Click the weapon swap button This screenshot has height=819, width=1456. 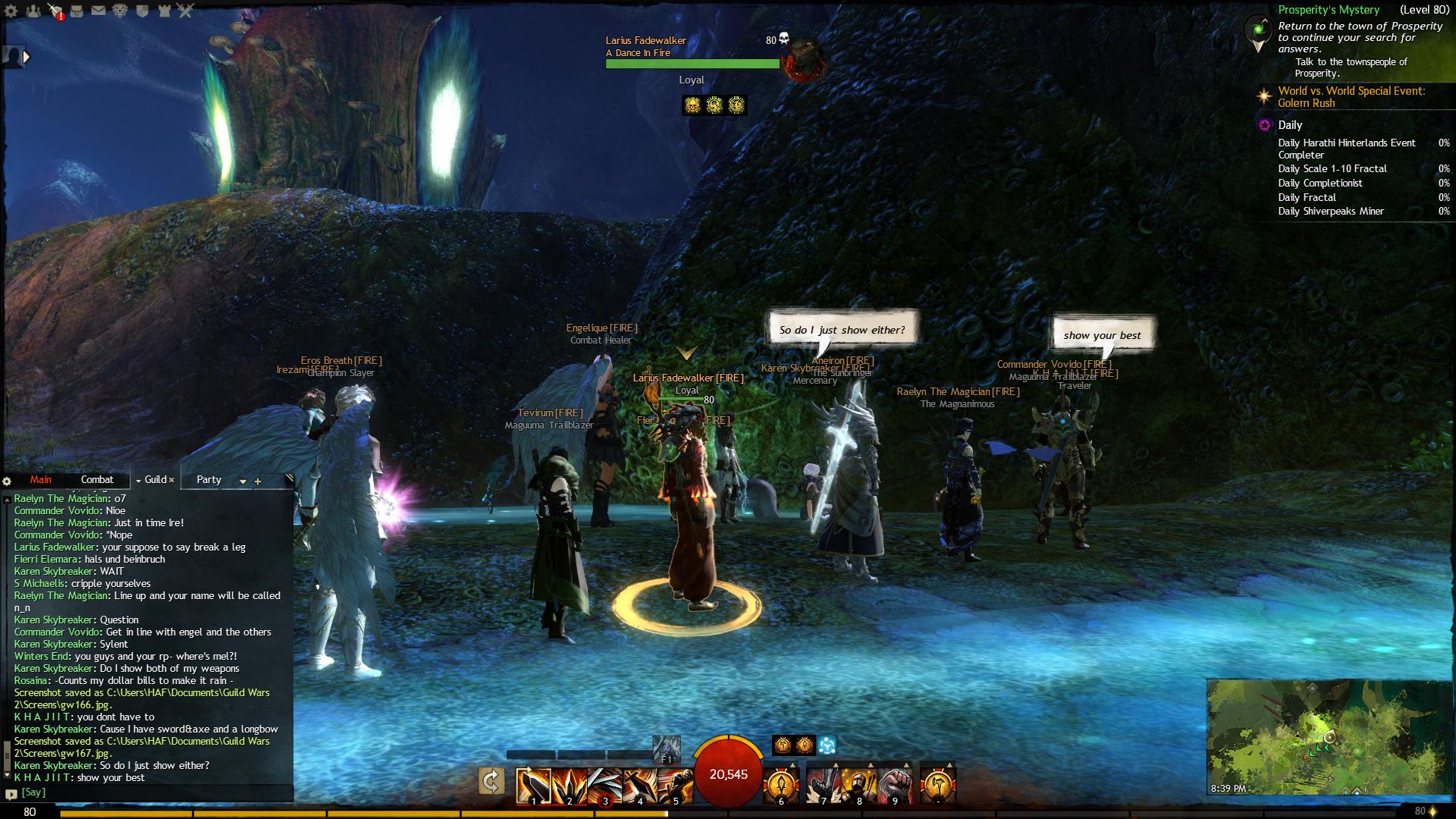click(491, 781)
